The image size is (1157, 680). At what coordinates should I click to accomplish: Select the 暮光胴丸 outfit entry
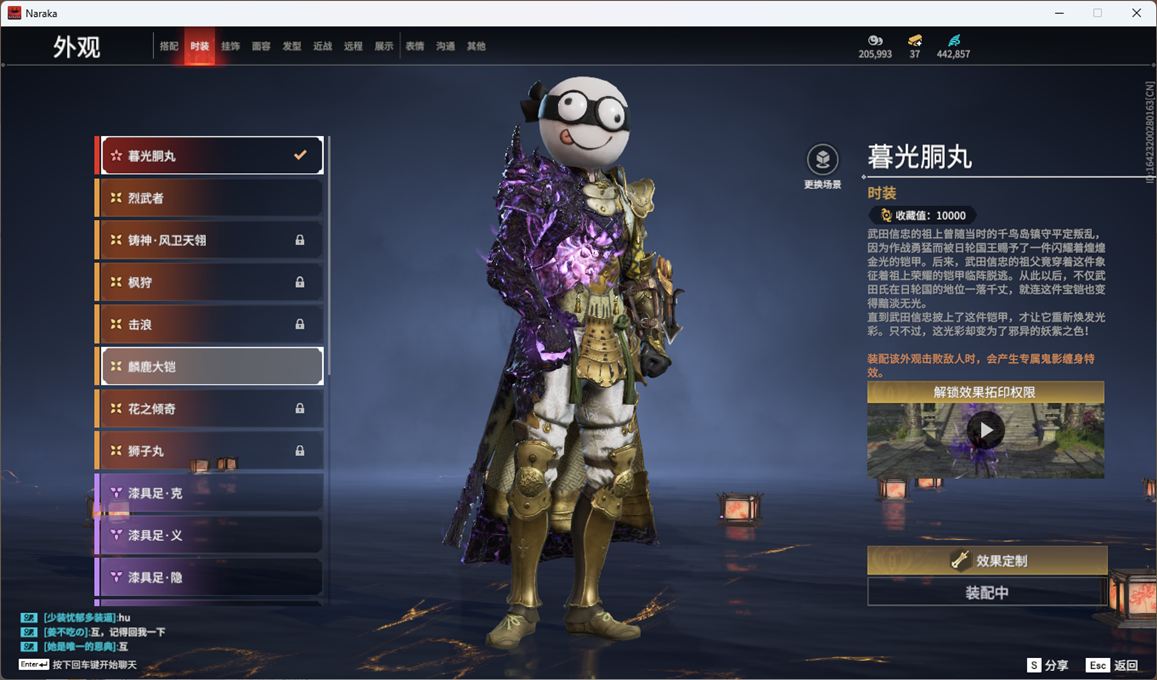(210, 156)
